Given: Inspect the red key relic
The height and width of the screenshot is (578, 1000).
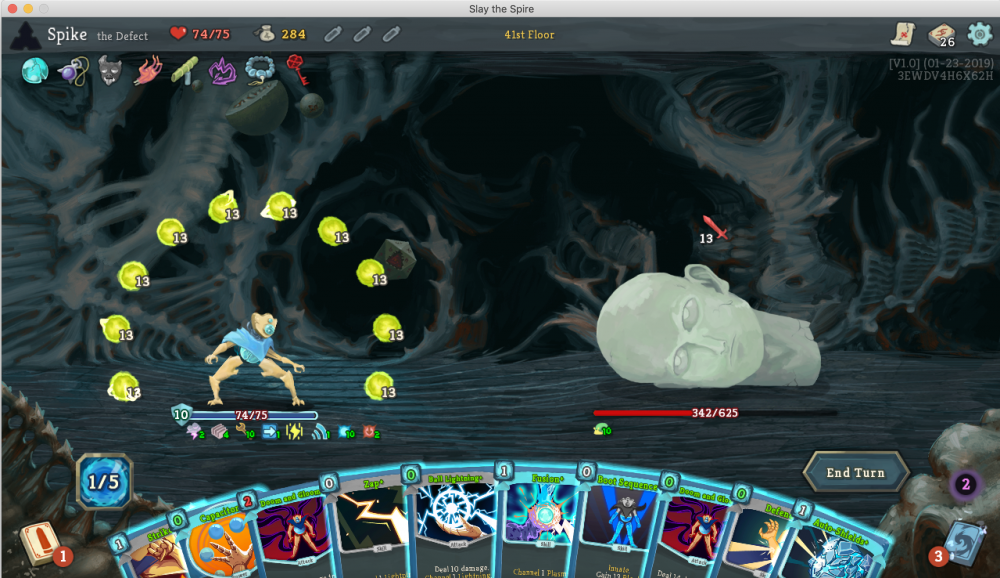Looking at the screenshot, I should (296, 68).
